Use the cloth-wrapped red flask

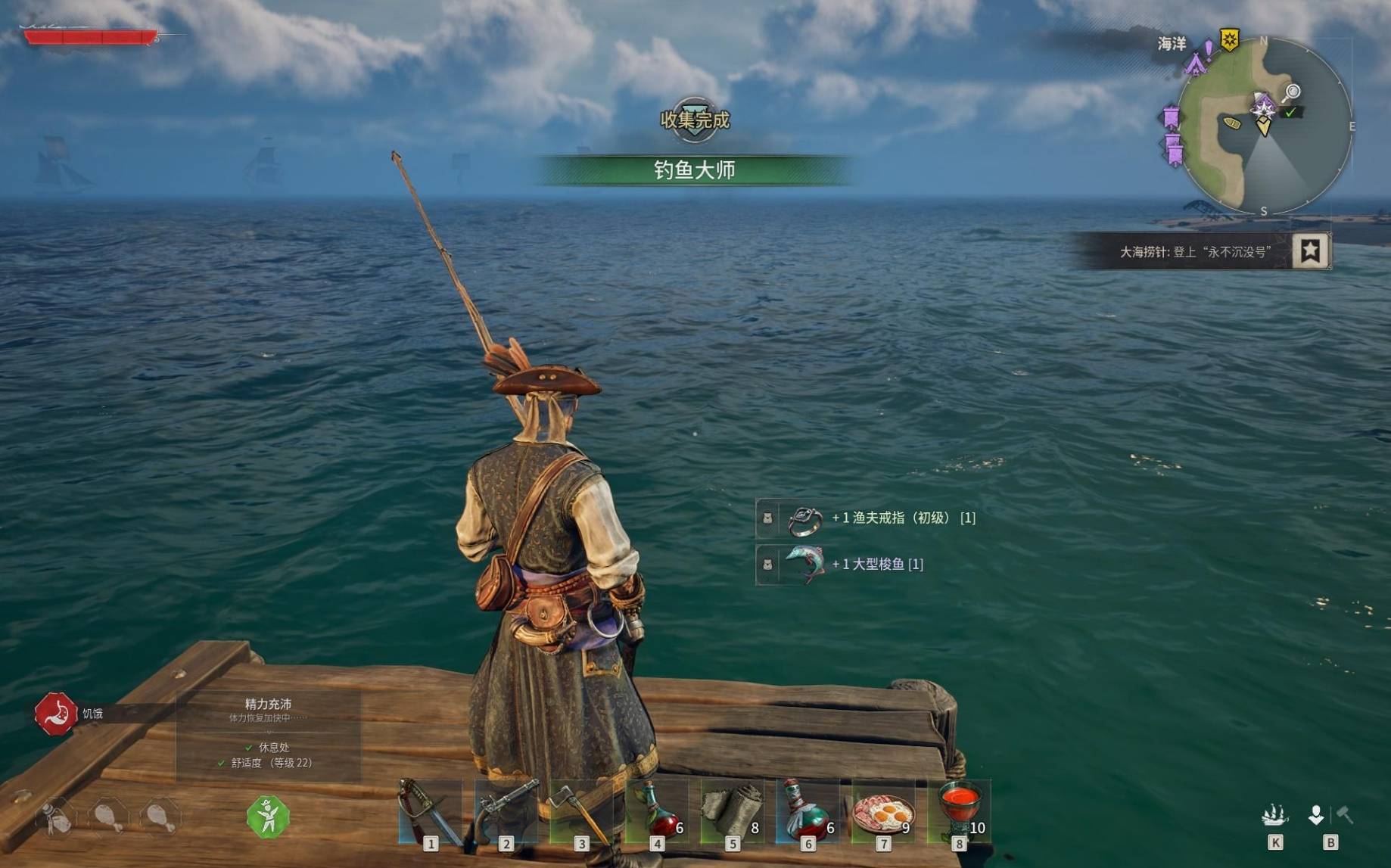pyautogui.click(x=807, y=811)
